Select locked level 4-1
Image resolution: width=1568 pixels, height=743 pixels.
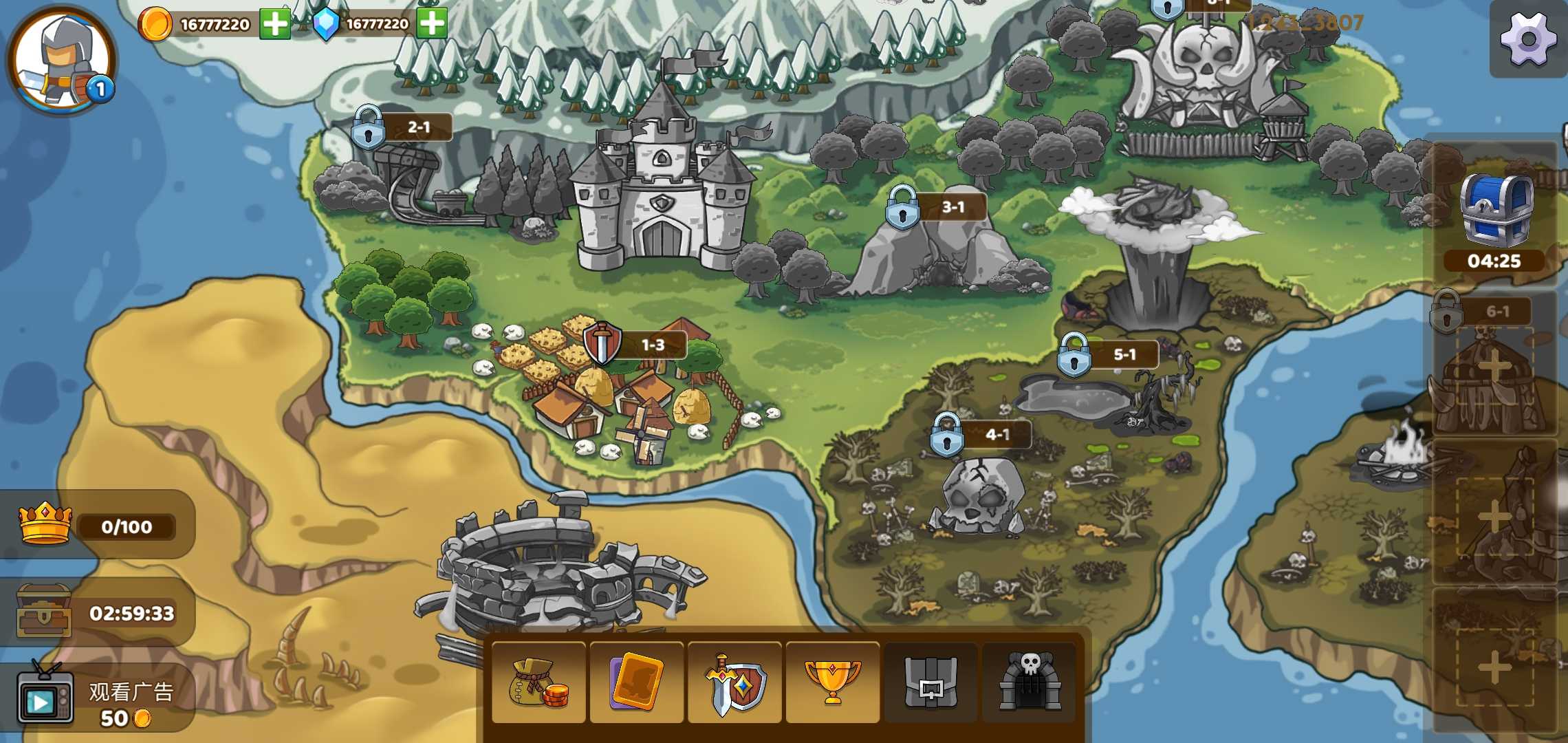tap(947, 435)
